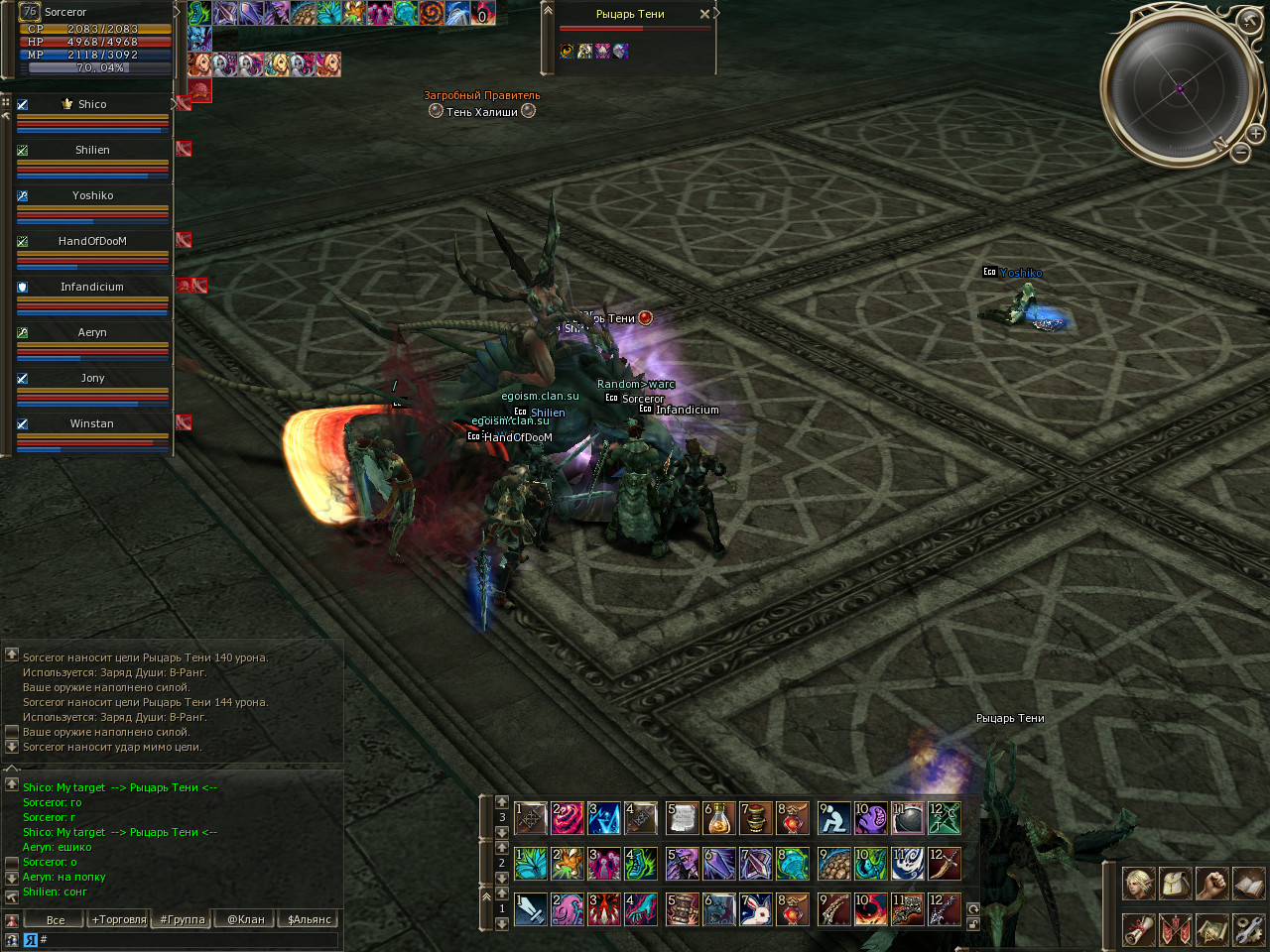Screen dimensions: 1270x952
Task: Click the chat message input field
Action: pyautogui.click(x=189, y=939)
